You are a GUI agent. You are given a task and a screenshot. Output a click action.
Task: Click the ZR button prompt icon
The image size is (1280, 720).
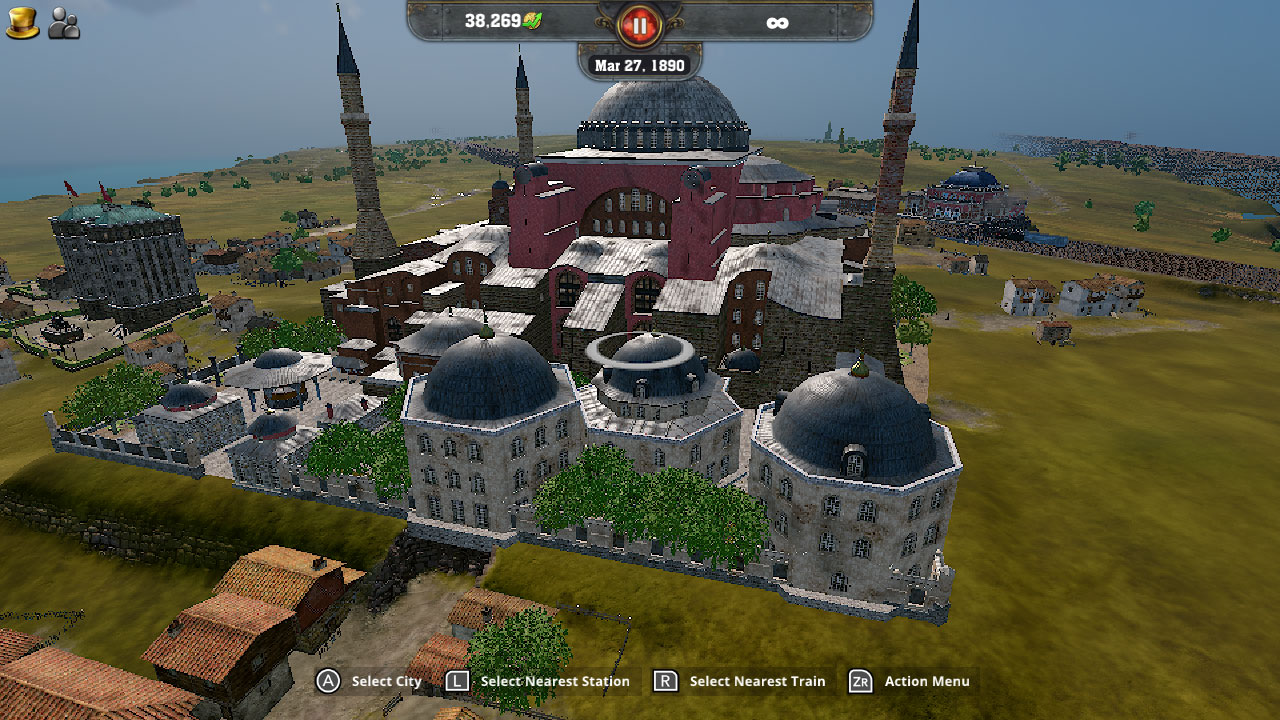[x=860, y=681]
